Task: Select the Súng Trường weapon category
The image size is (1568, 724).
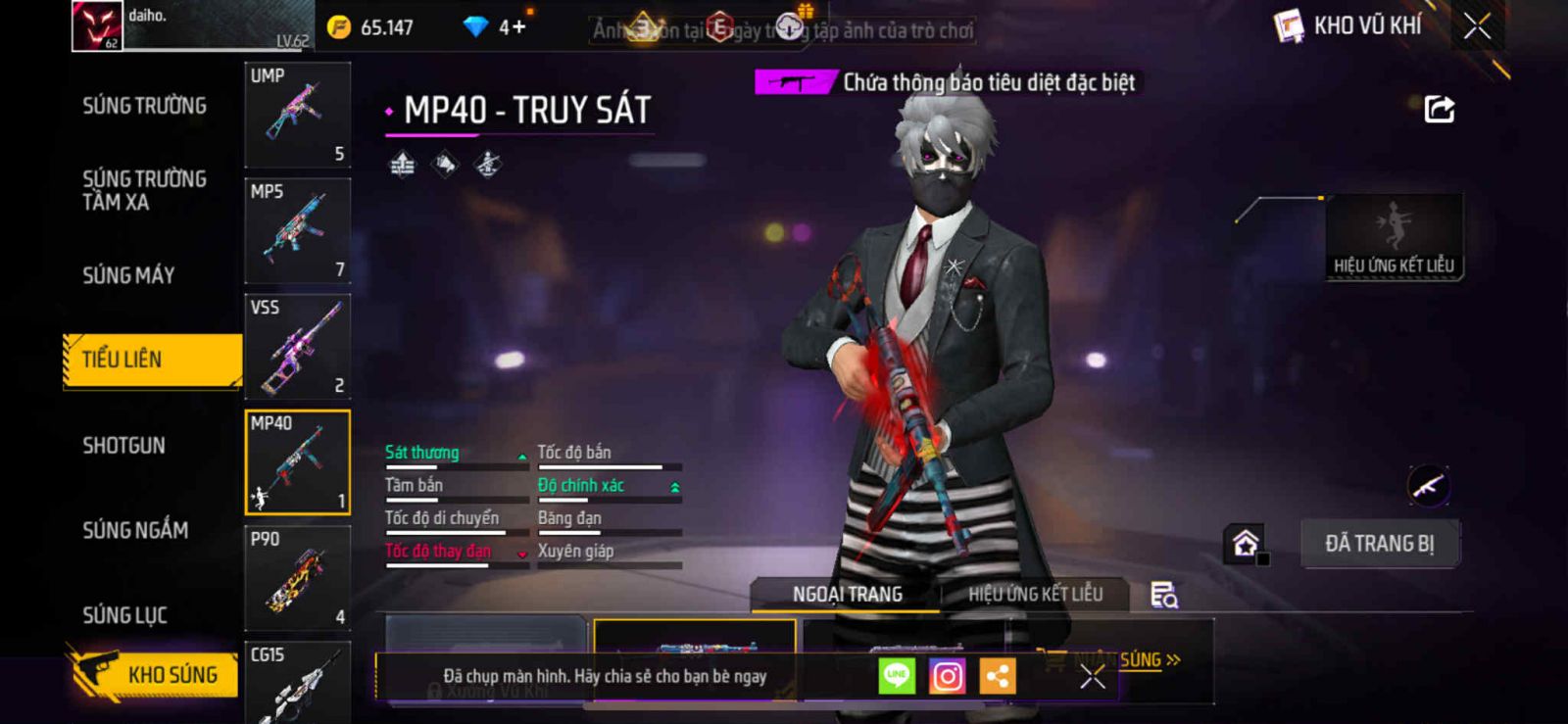Action: [x=144, y=106]
